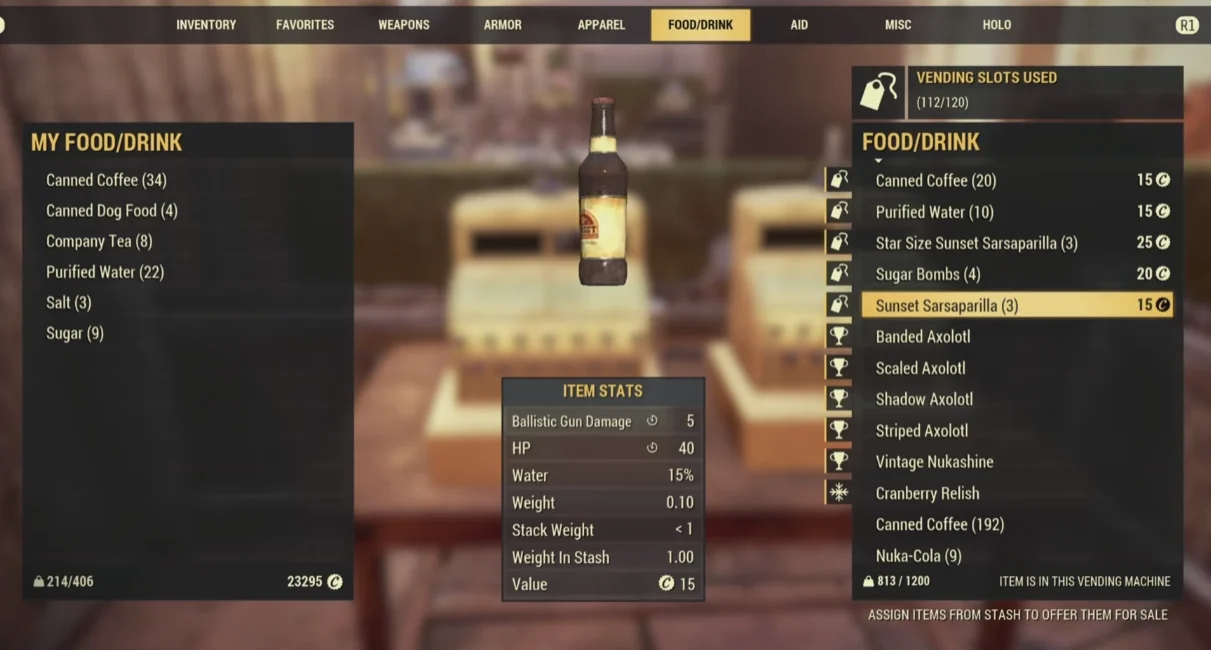Screen dimensions: 1211x650
Task: Select Banded Axolotl in the stash list
Action: coord(923,337)
